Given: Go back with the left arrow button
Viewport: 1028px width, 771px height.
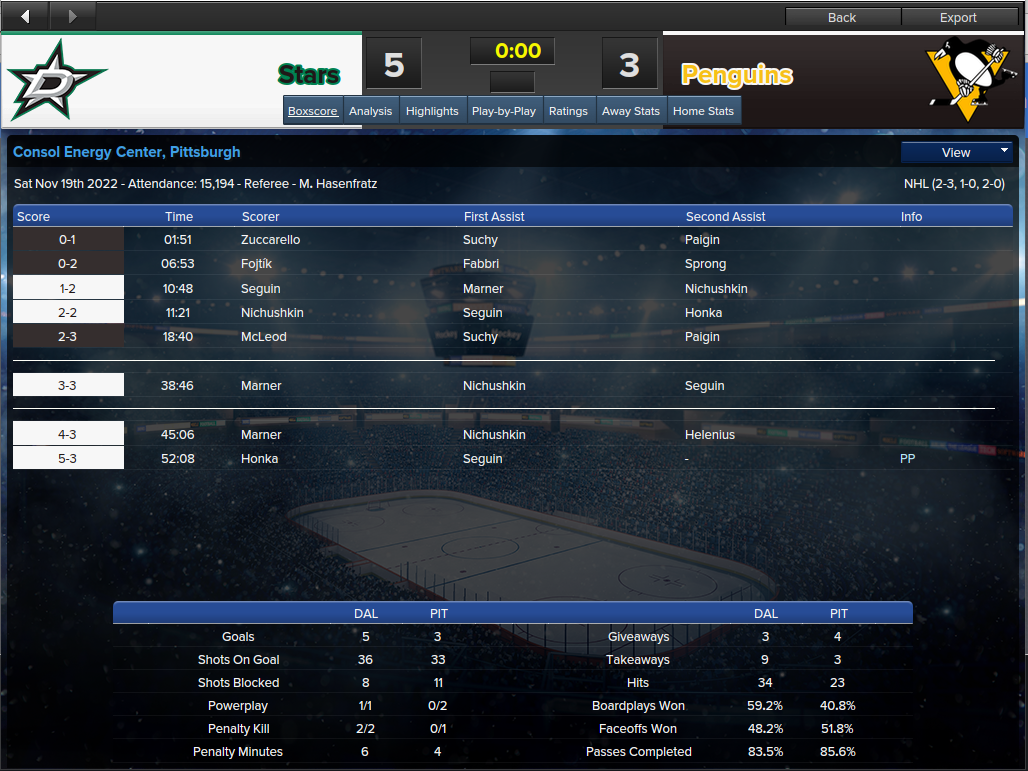Looking at the screenshot, I should (25, 16).
